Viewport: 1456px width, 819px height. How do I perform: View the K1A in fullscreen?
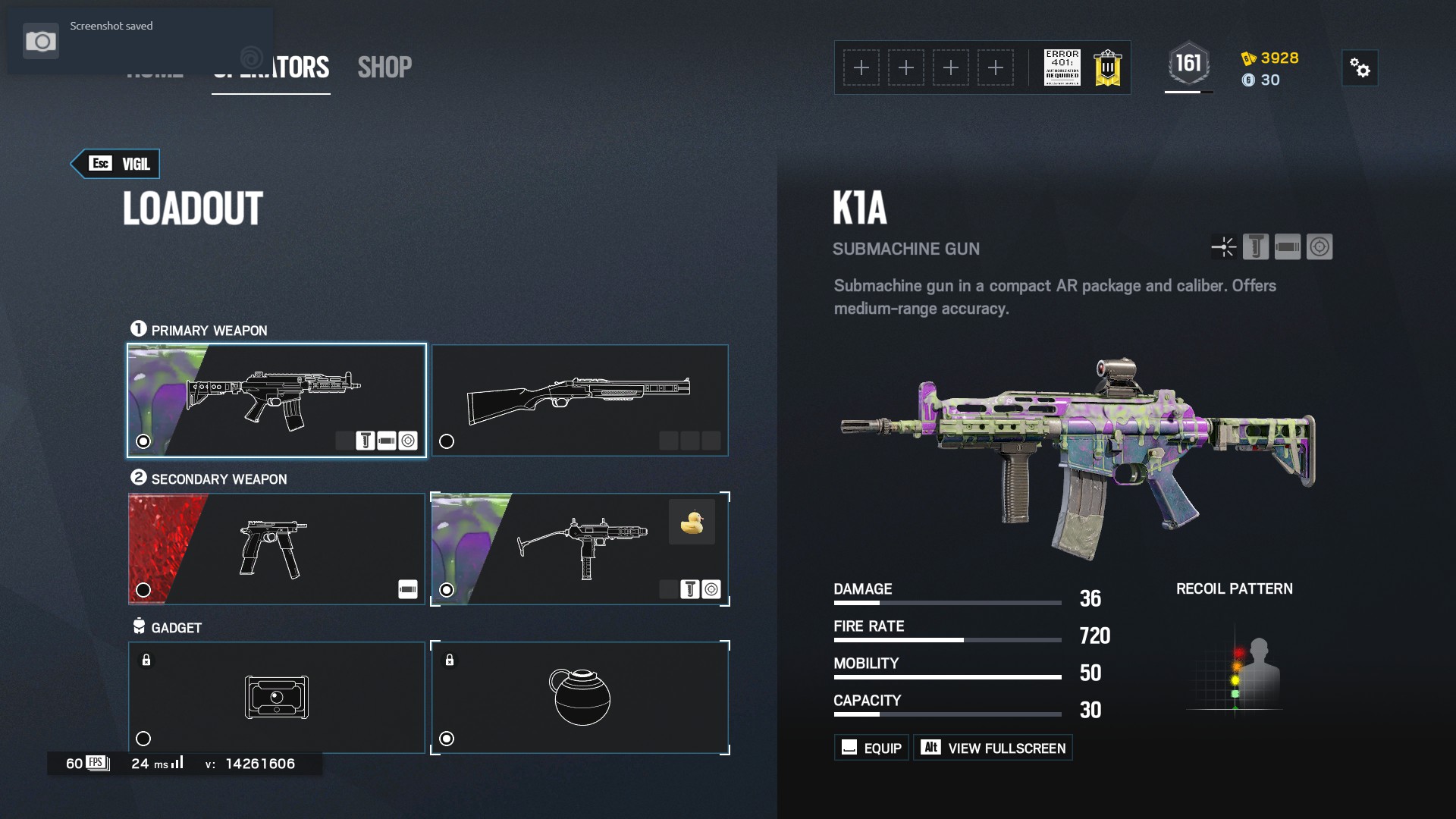click(x=993, y=748)
